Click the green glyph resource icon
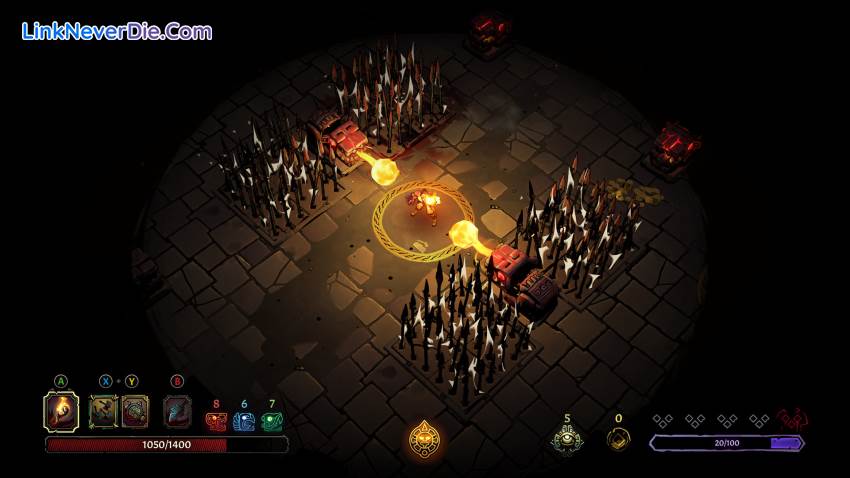This screenshot has width=850, height=478. (271, 422)
